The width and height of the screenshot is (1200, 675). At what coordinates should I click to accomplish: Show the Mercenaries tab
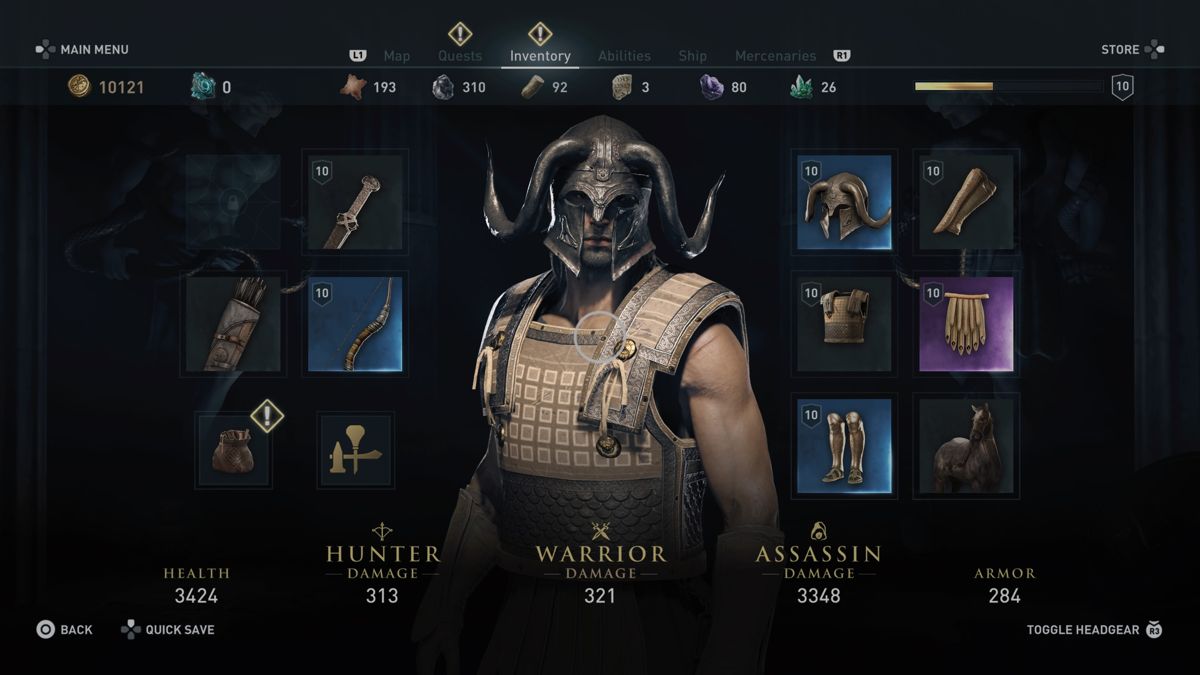click(x=775, y=56)
